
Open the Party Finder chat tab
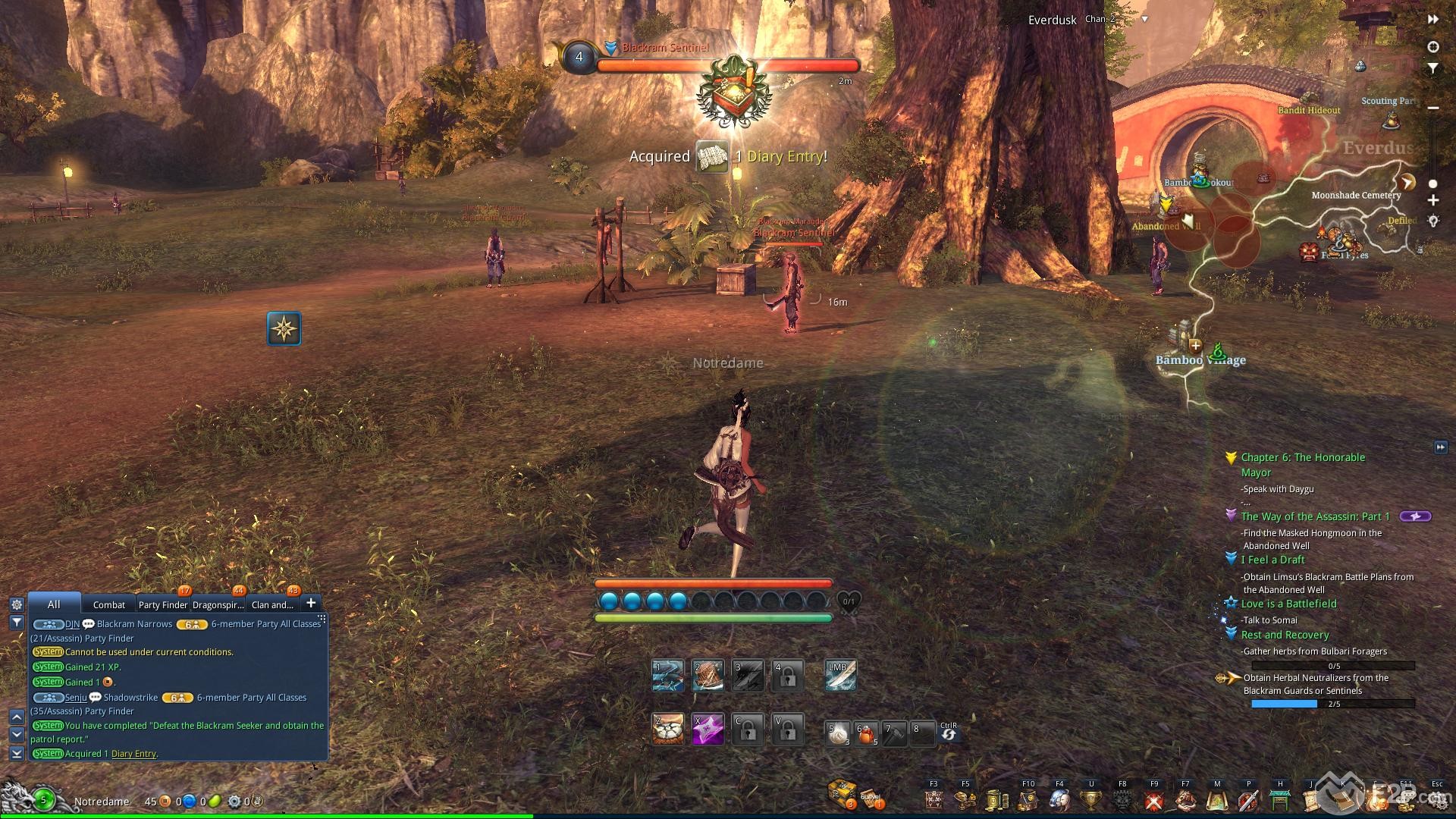(x=162, y=604)
